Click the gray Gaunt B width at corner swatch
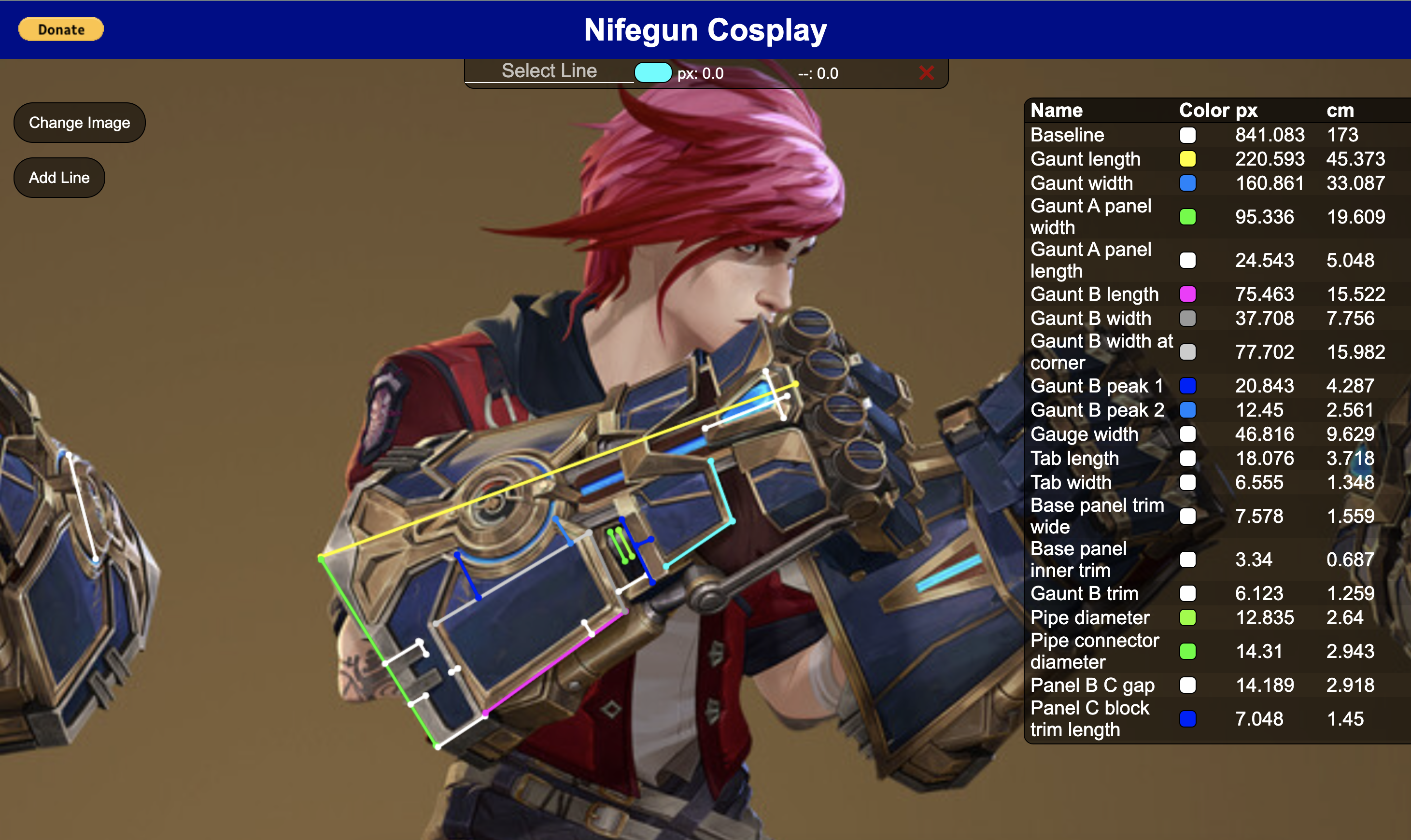This screenshot has width=1411, height=840. click(x=1188, y=351)
